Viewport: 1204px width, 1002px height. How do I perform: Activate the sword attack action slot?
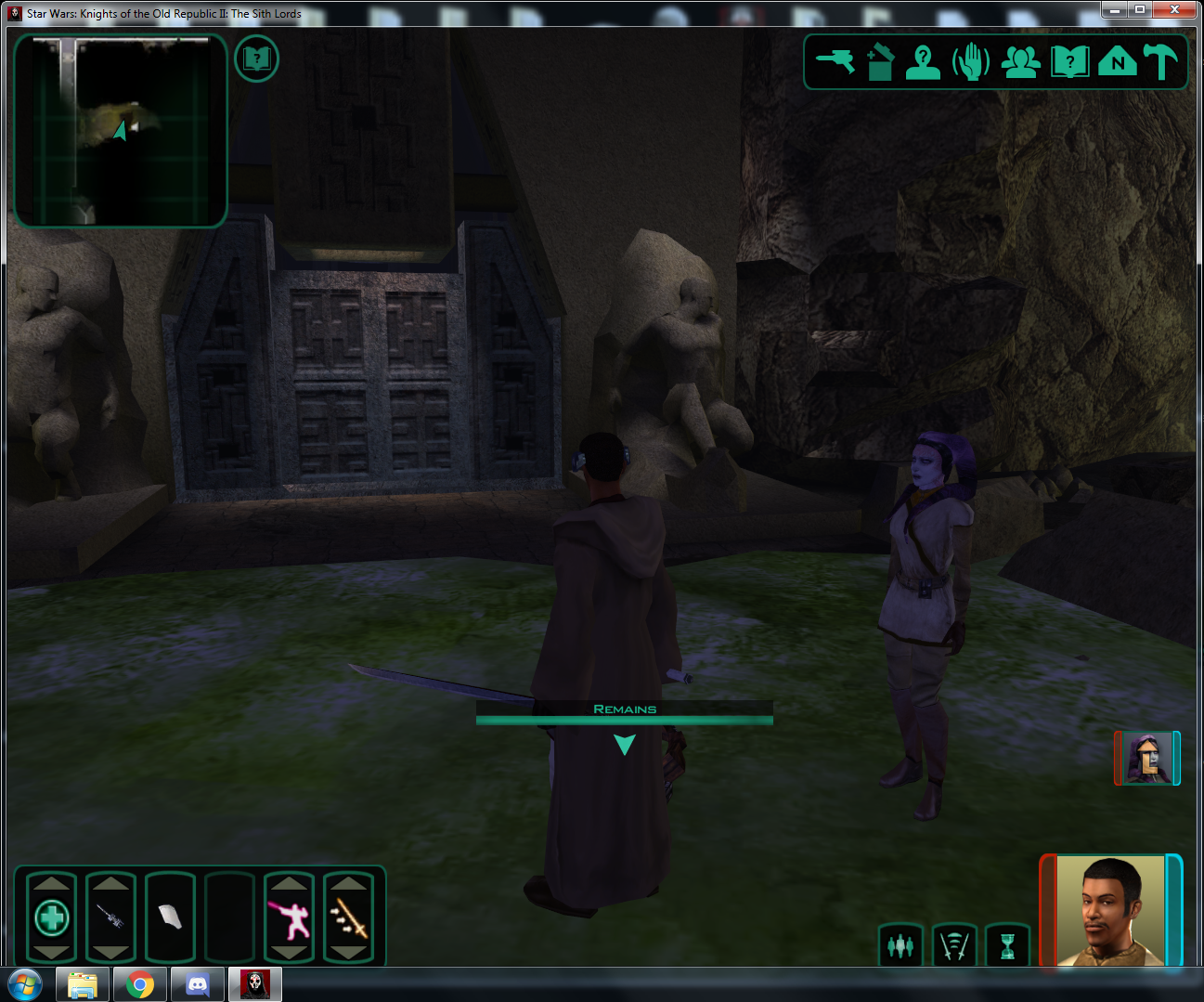pyautogui.click(x=349, y=917)
